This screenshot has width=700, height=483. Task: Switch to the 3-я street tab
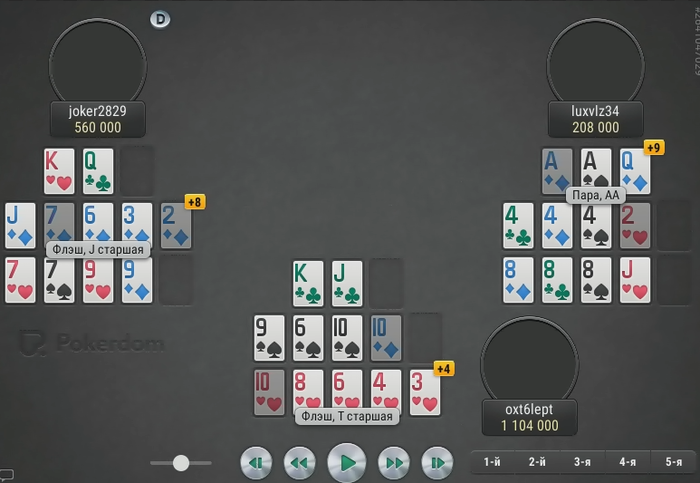tap(582, 462)
